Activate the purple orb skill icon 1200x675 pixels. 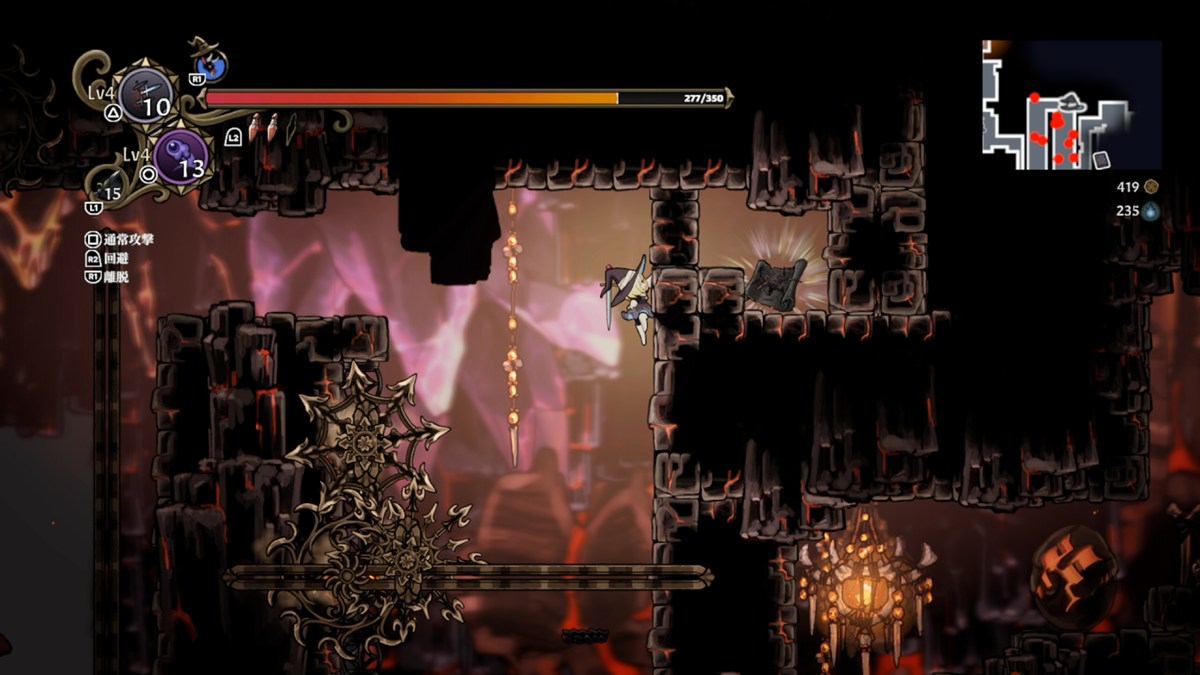(180, 159)
